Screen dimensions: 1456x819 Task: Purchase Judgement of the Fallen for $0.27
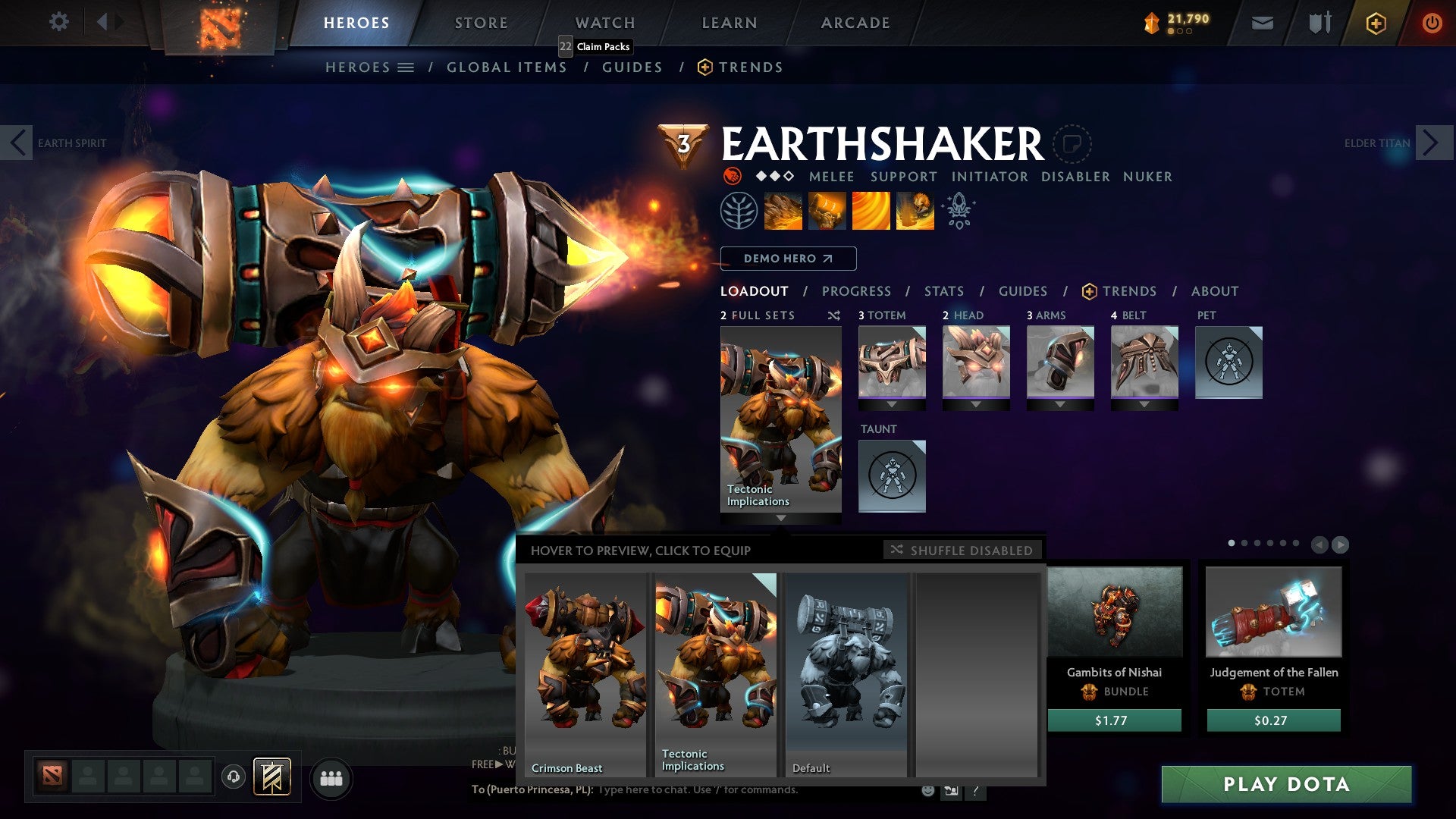point(1273,720)
